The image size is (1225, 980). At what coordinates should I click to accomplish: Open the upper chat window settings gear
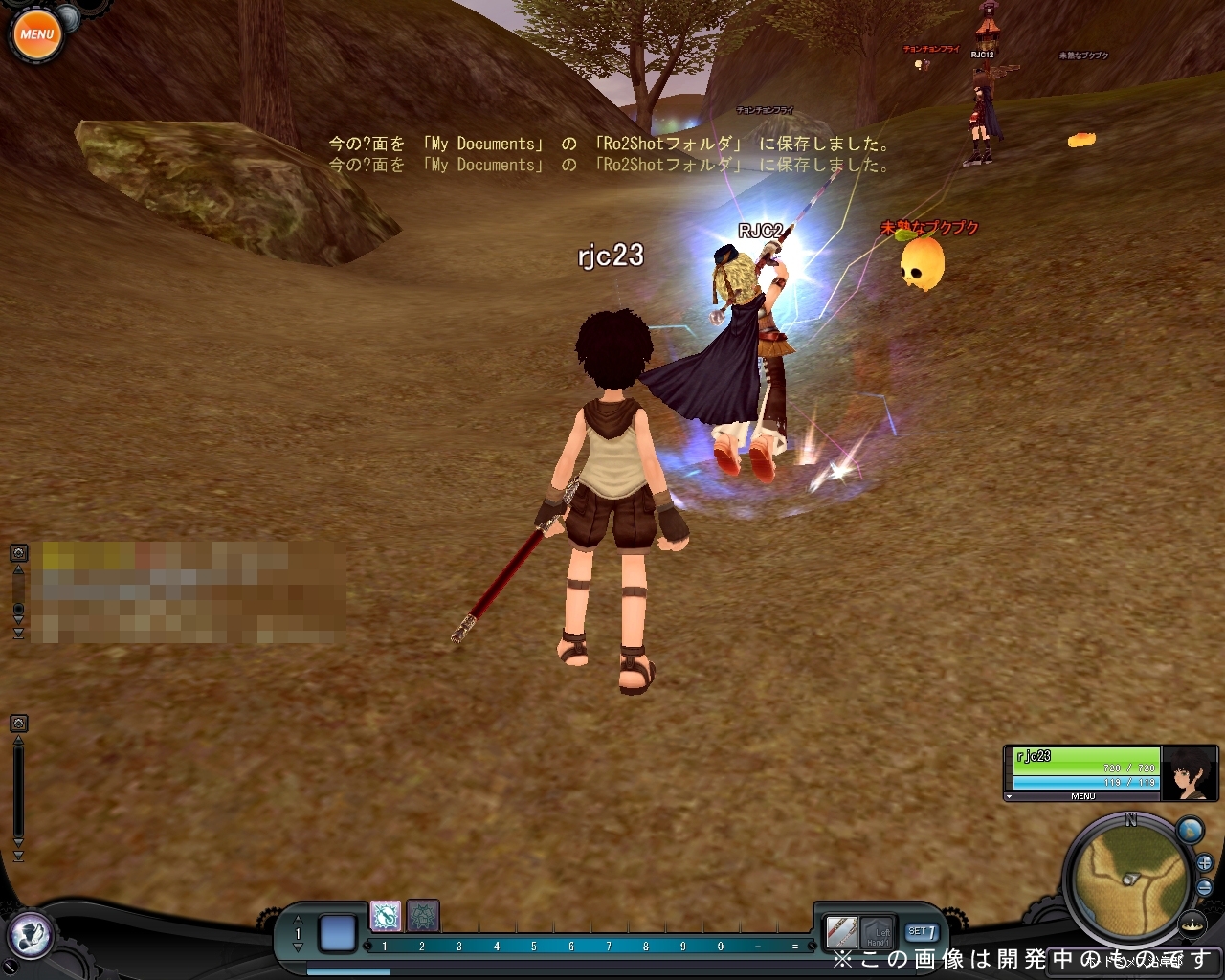[18, 553]
